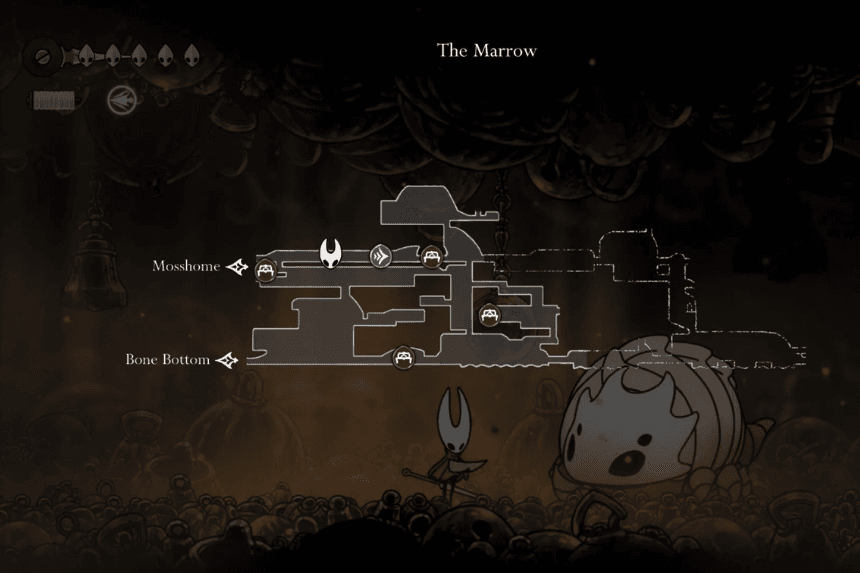Click the circular tool icon under the masks
860x573 pixels.
[x=118, y=99]
